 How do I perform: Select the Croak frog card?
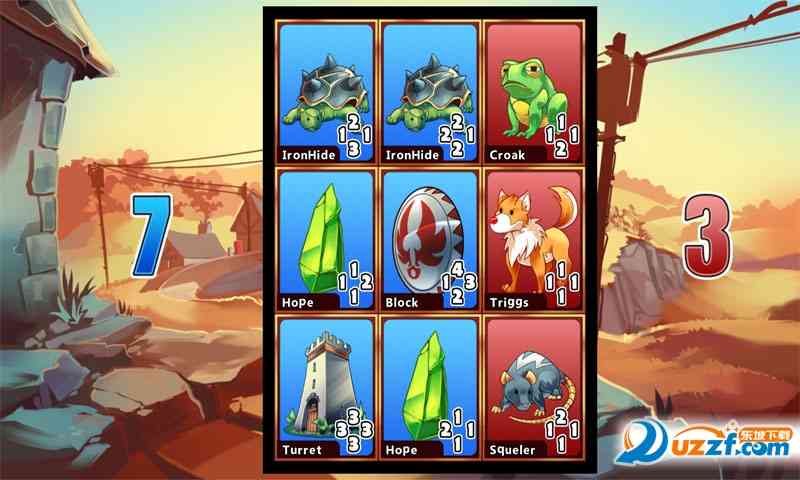(x=532, y=93)
